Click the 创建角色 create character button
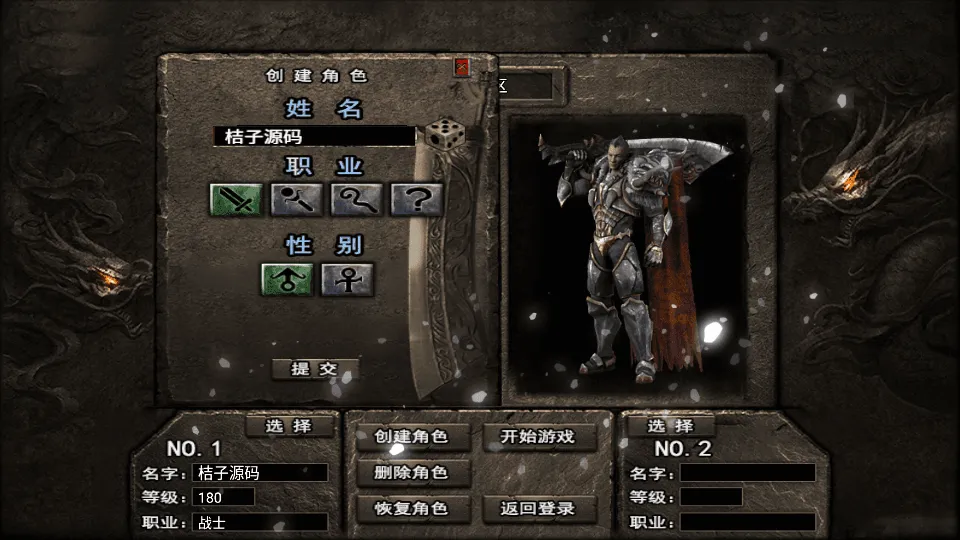The width and height of the screenshot is (960, 540). point(410,436)
